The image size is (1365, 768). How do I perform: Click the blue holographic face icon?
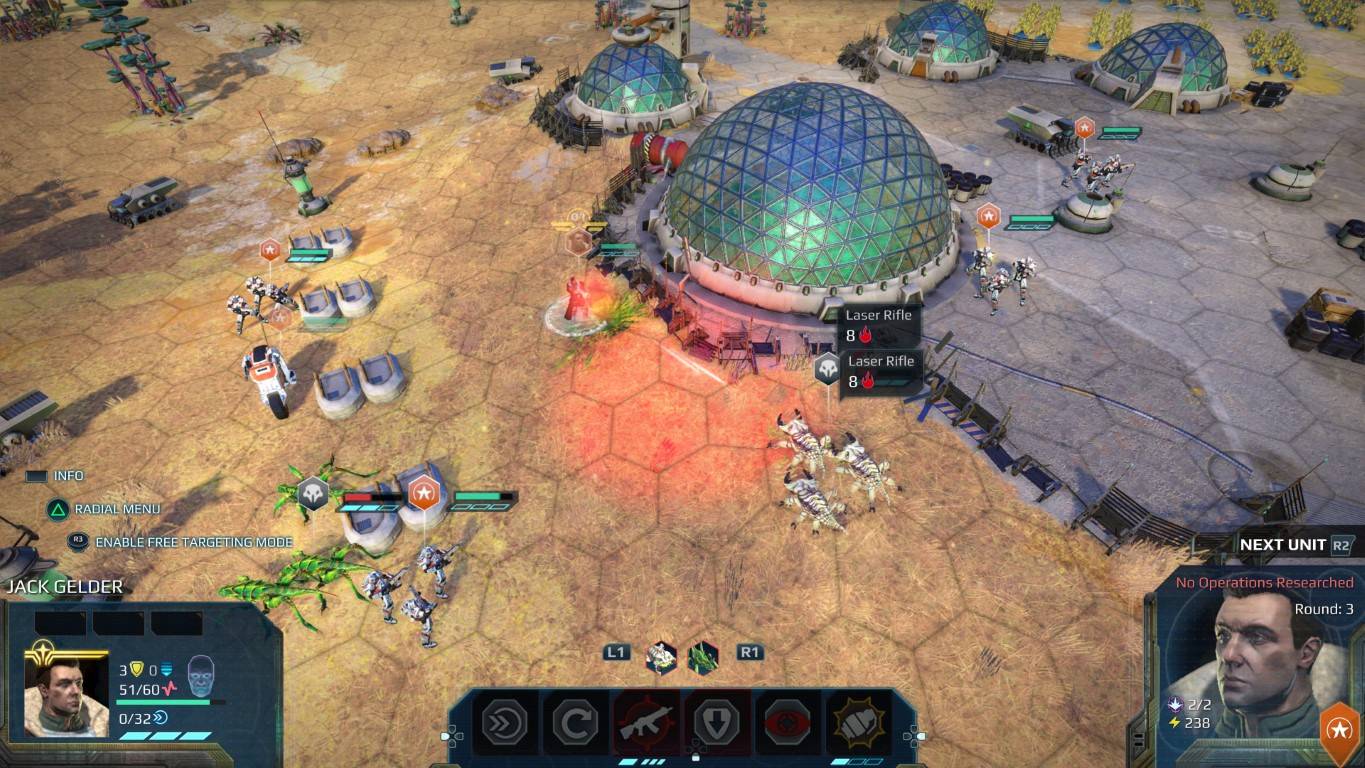coord(201,674)
